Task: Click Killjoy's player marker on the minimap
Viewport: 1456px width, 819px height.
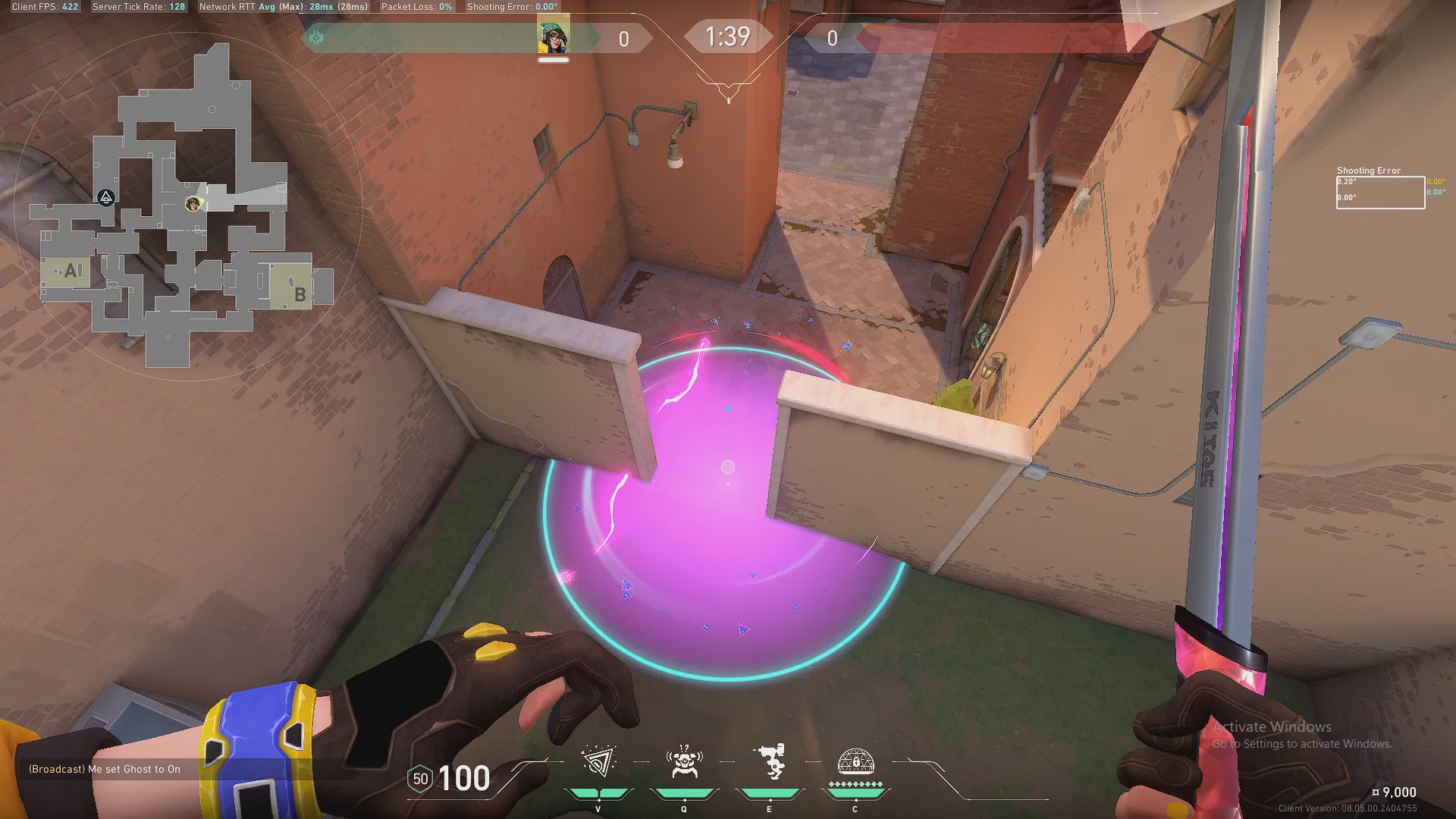Action: point(193,203)
